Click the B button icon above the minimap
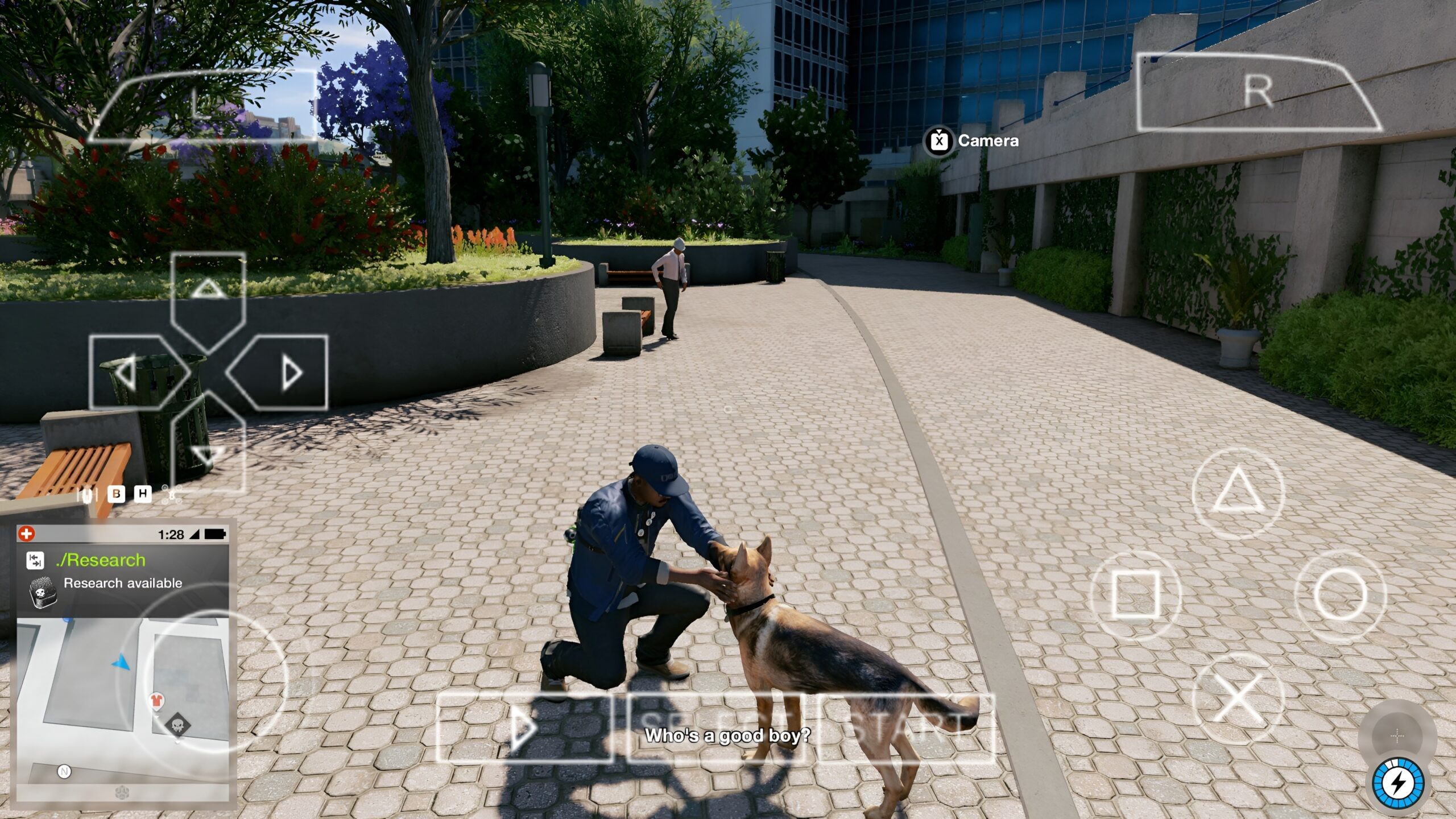 (115, 495)
